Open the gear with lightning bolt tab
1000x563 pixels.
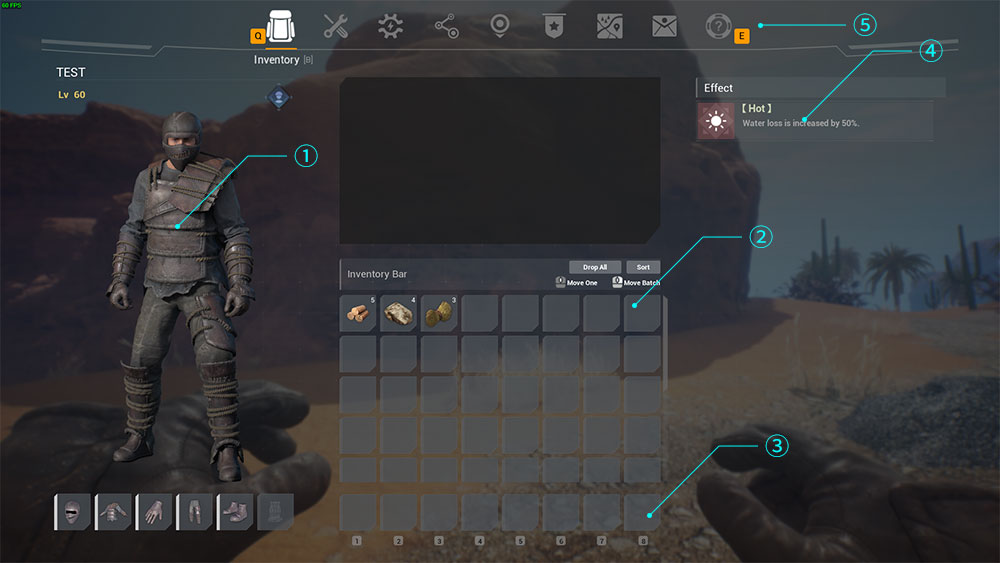[x=391, y=27]
